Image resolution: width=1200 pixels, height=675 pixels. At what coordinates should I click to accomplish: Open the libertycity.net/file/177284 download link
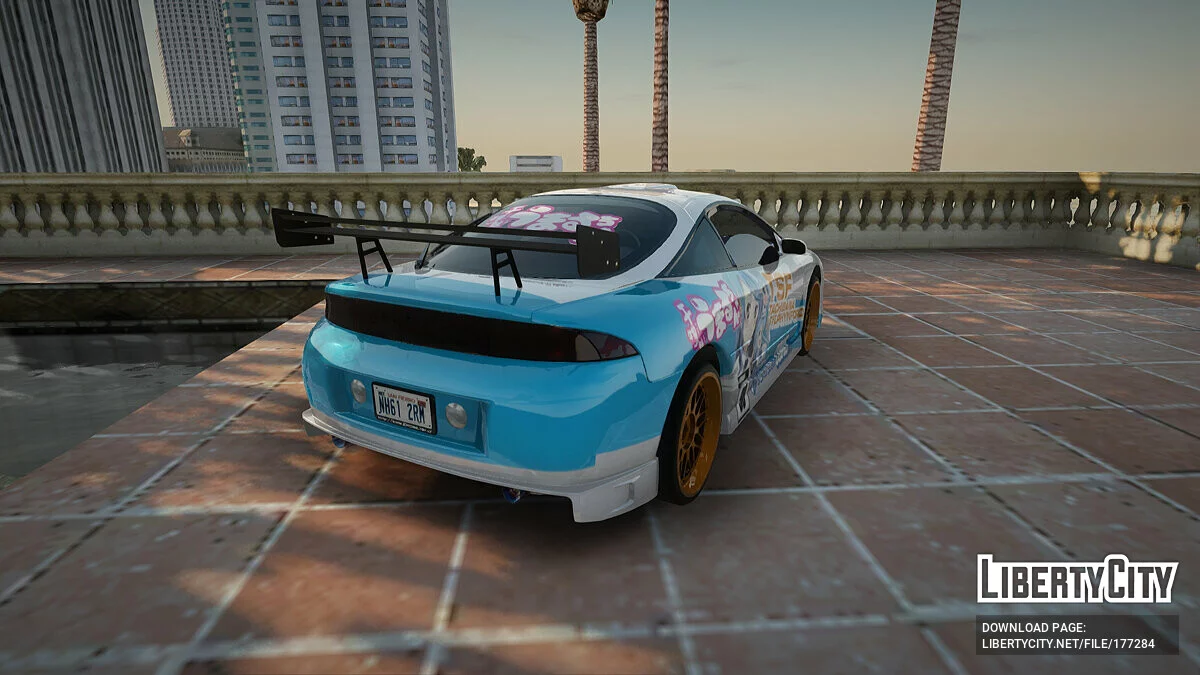coord(1068,643)
